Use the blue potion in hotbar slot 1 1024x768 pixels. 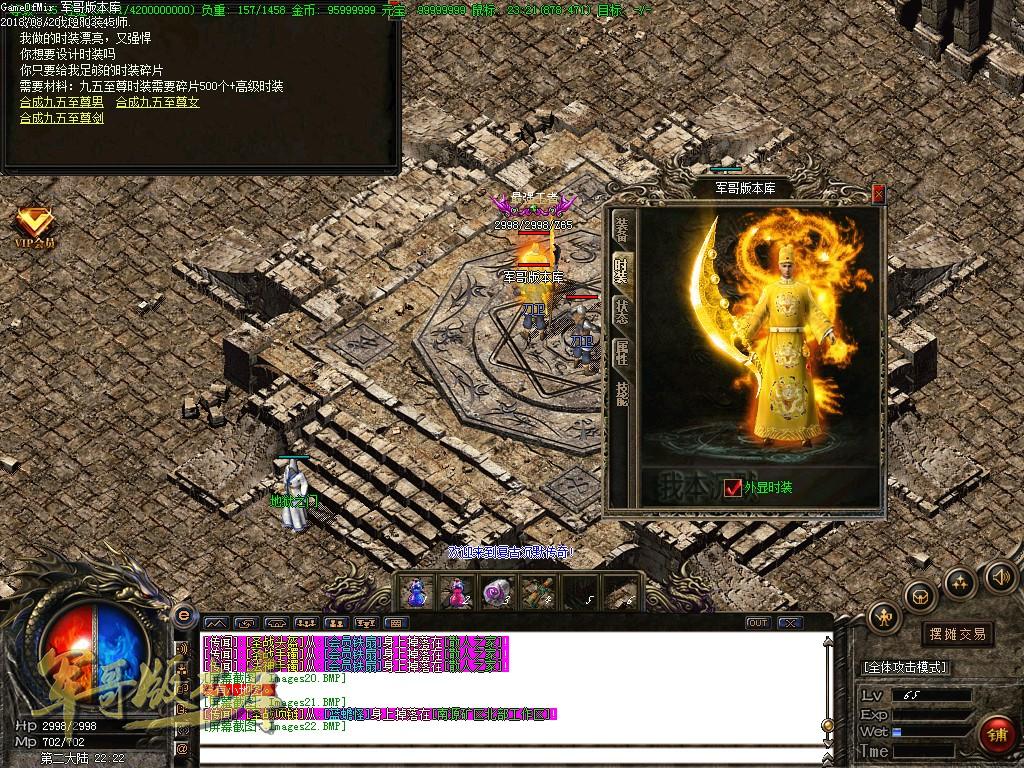pyautogui.click(x=415, y=593)
